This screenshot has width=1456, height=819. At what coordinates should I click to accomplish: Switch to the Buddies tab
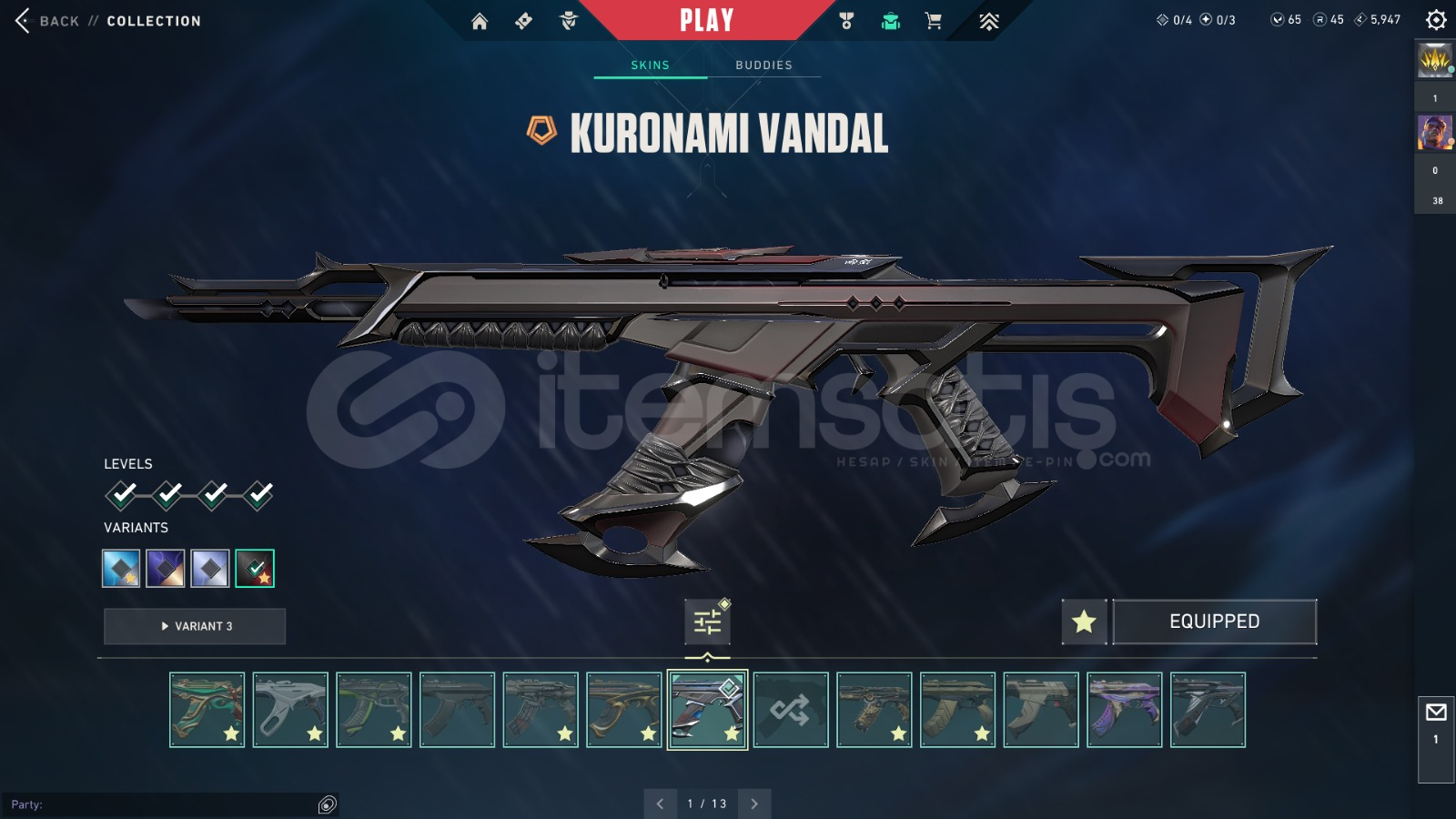click(764, 65)
